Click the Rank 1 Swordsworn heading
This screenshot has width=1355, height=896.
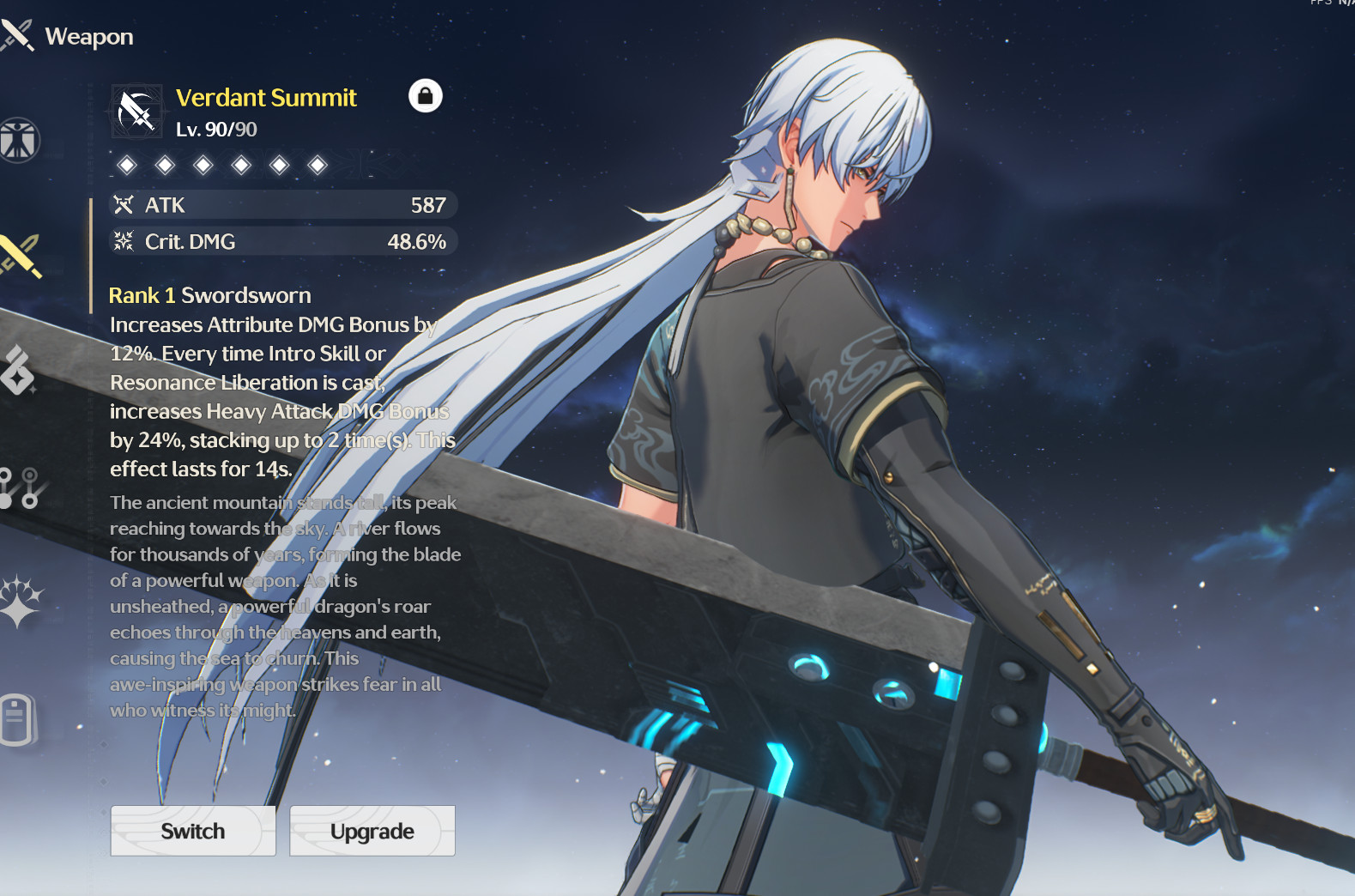pos(209,294)
